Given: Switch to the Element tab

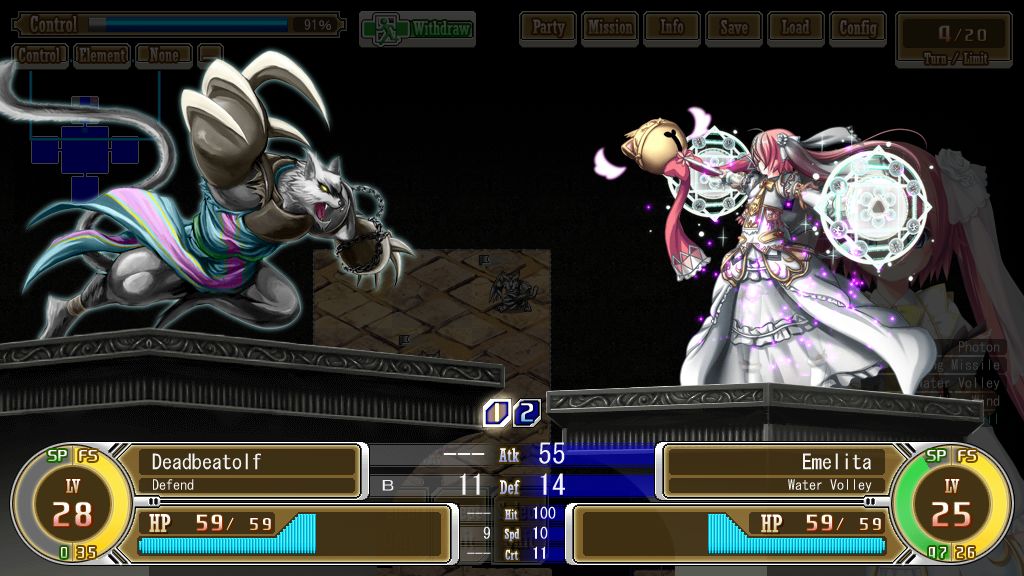Looking at the screenshot, I should coord(102,56).
